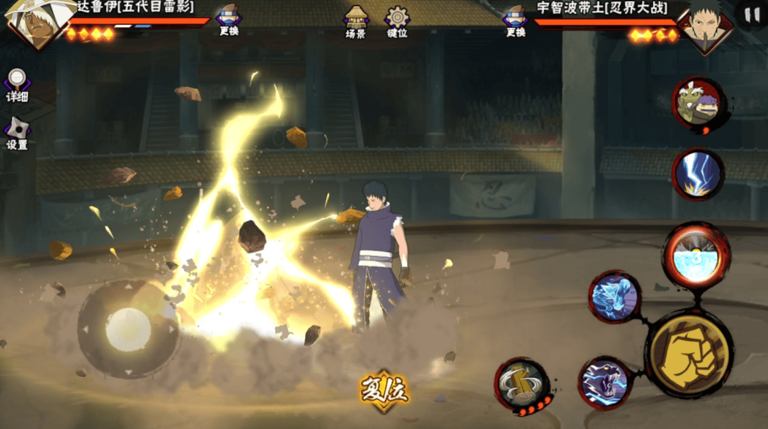Use the golden fist basic attack
This screenshot has height=429, width=768.
click(x=689, y=353)
